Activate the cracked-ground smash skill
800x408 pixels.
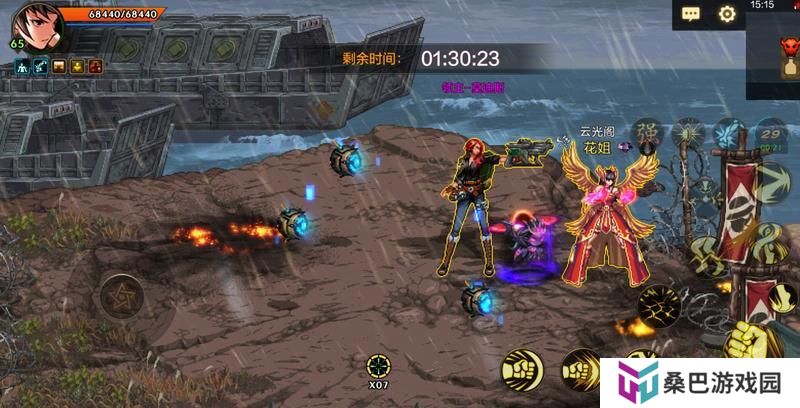660,305
